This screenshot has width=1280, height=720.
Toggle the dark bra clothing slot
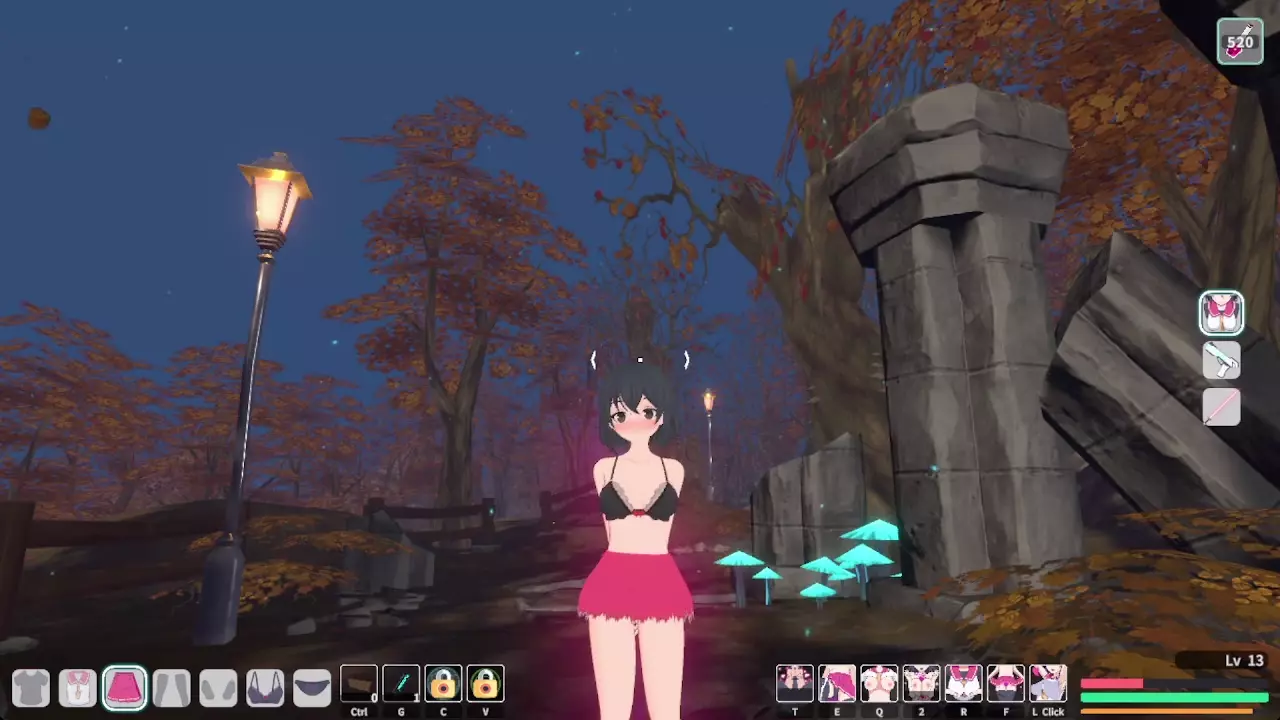tap(265, 687)
